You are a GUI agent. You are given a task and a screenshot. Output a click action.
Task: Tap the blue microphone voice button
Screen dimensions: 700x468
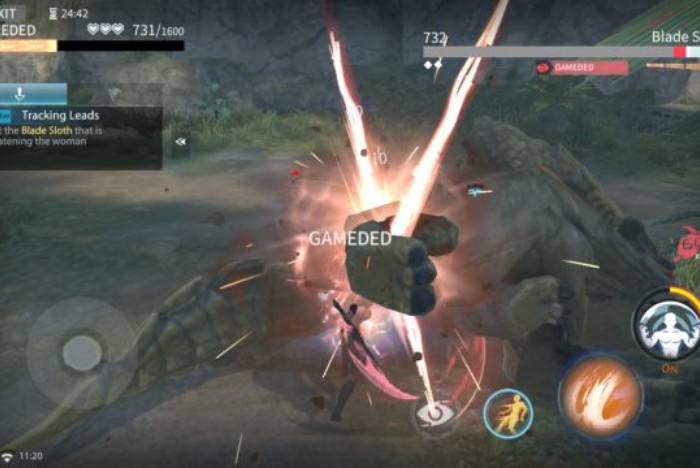point(20,94)
